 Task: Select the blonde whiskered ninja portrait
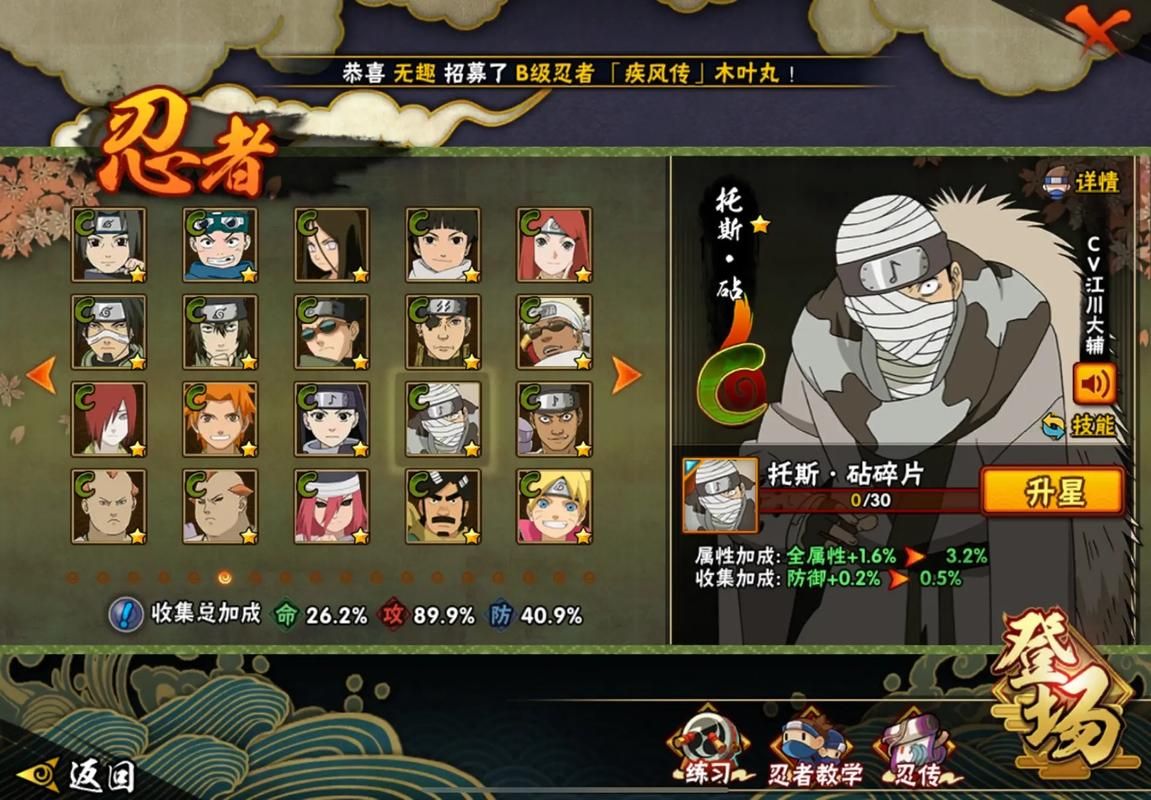[553, 507]
